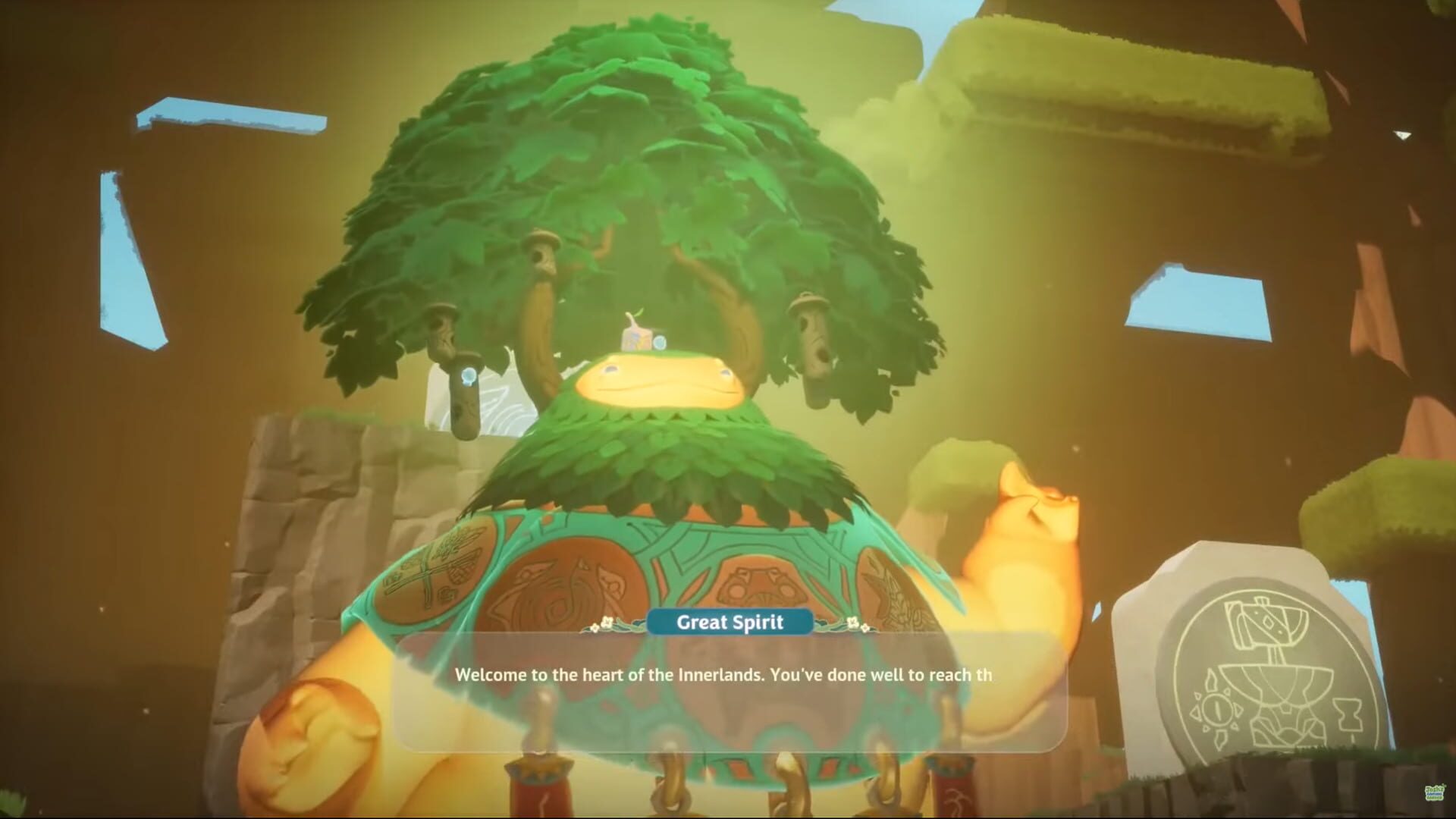Image resolution: width=1456 pixels, height=819 pixels.
Task: Select the leftmost hanging wooden face on the tree
Action: click(442, 328)
